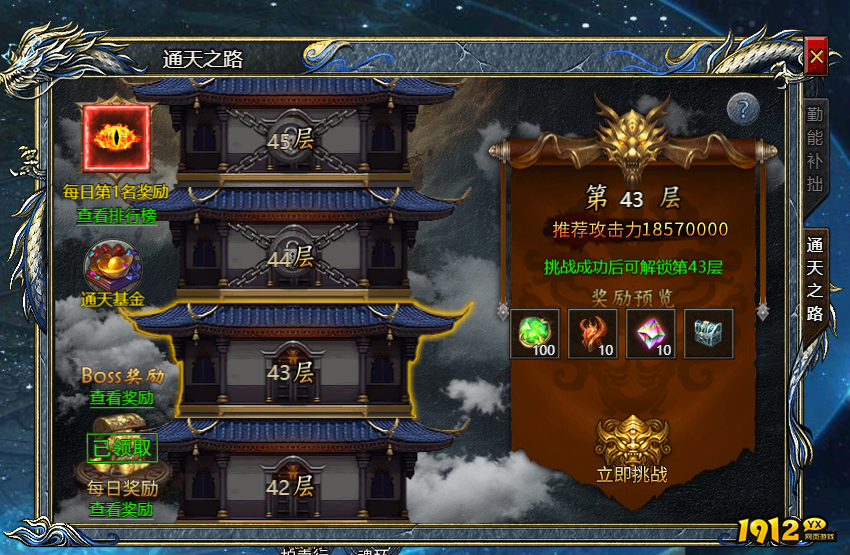850x555 pixels.
Task: Inspect the red wings reward icon
Action: [592, 333]
